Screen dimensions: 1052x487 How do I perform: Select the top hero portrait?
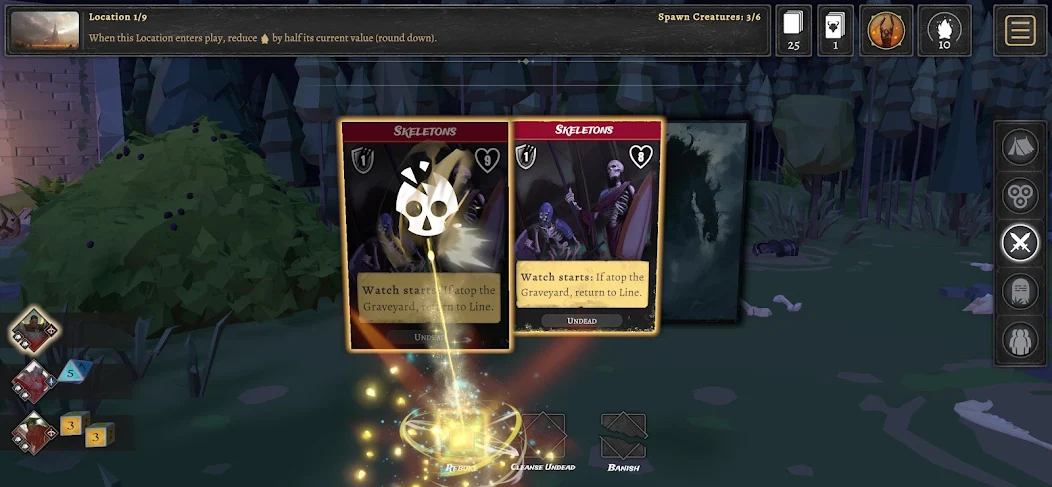tap(36, 331)
